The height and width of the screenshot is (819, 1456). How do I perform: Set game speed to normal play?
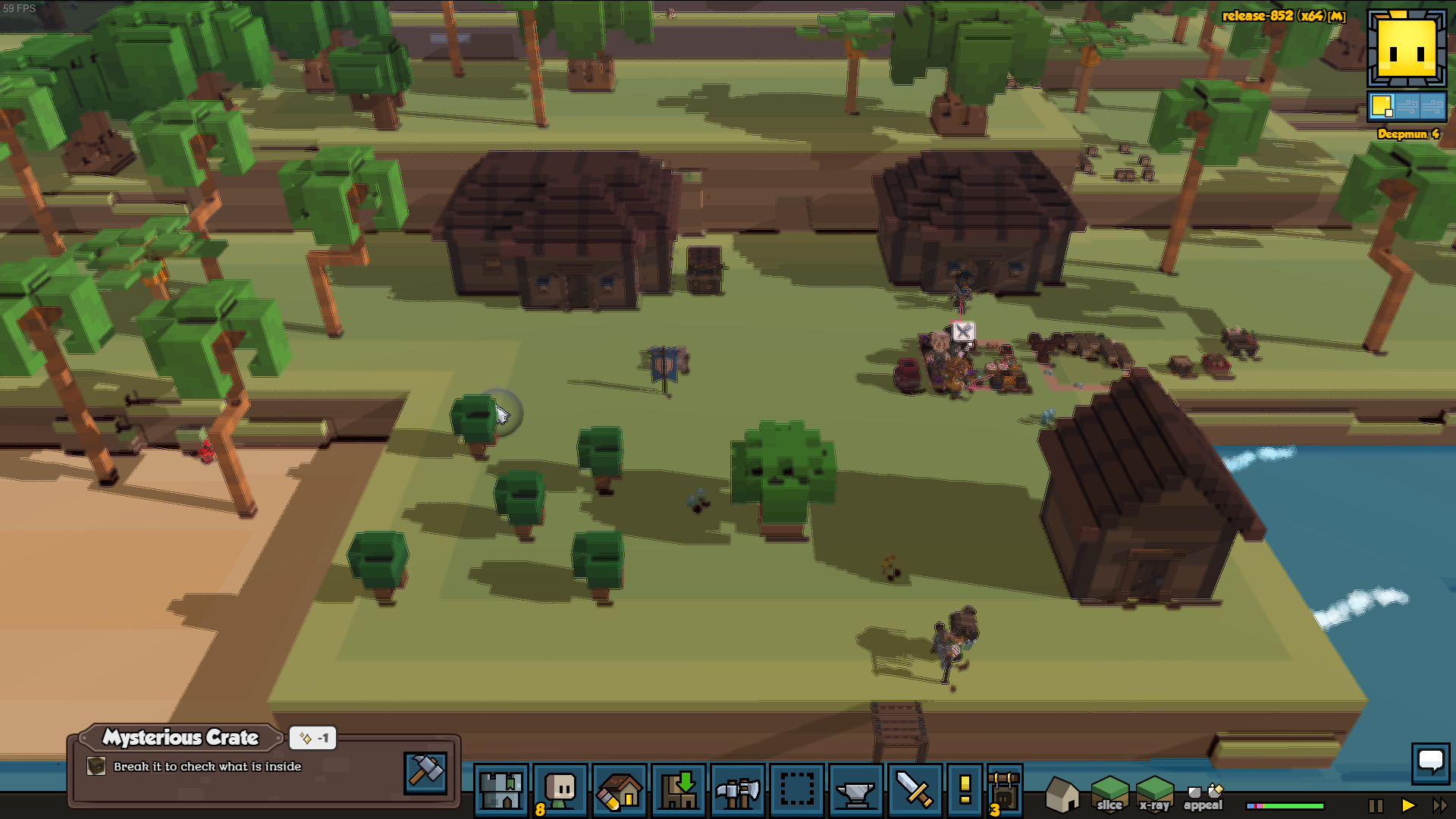click(x=1408, y=805)
